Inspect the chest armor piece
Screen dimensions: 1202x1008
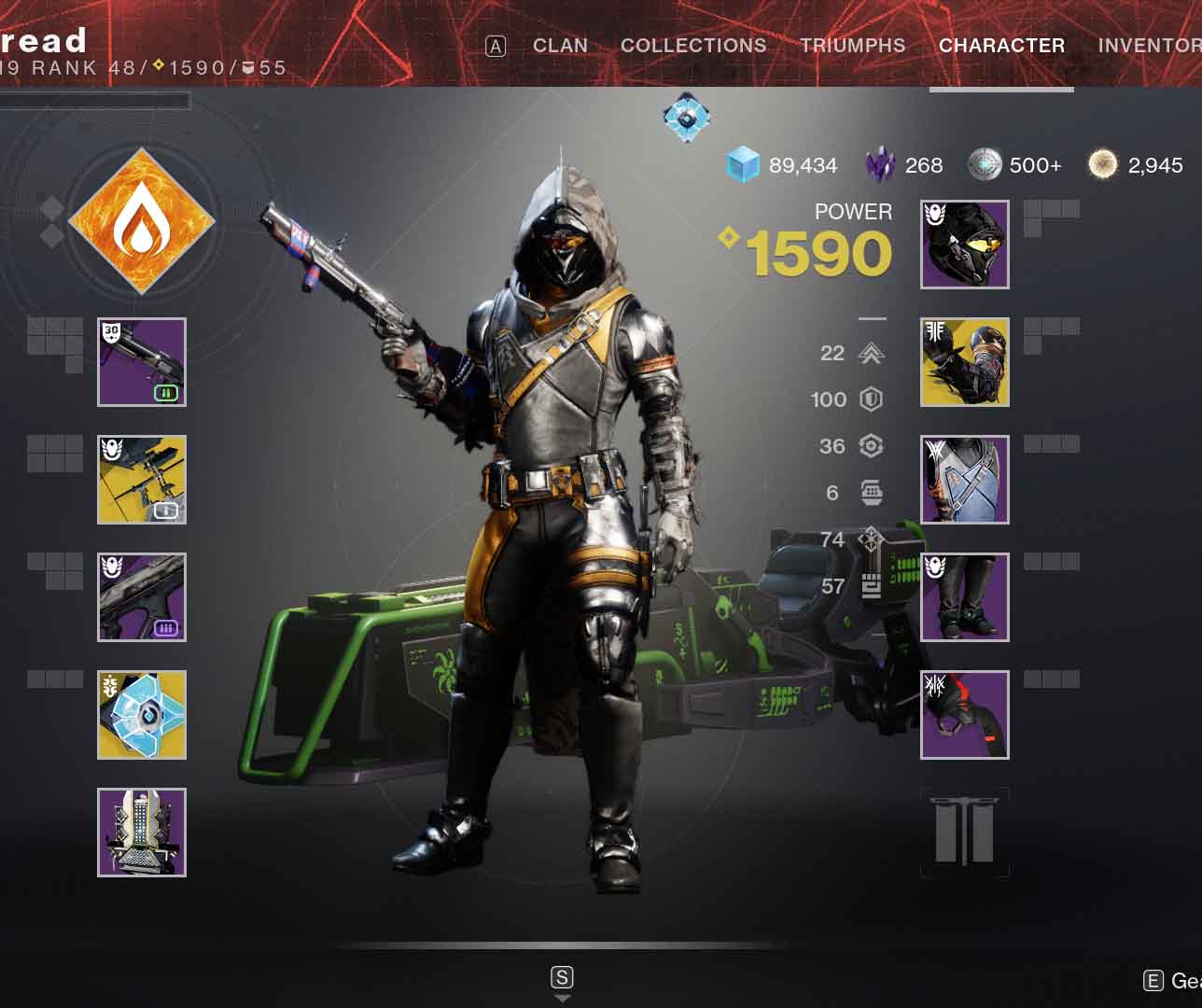tap(963, 481)
